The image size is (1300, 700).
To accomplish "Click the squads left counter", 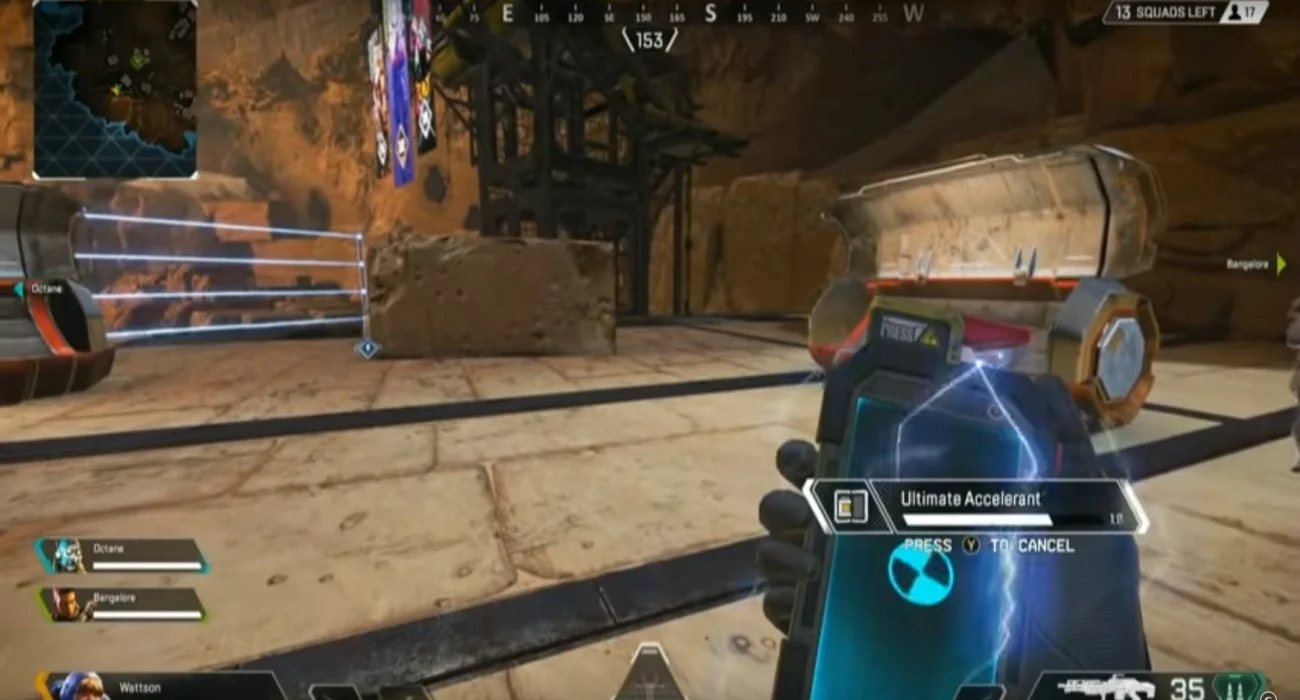I will (x=1185, y=12).
